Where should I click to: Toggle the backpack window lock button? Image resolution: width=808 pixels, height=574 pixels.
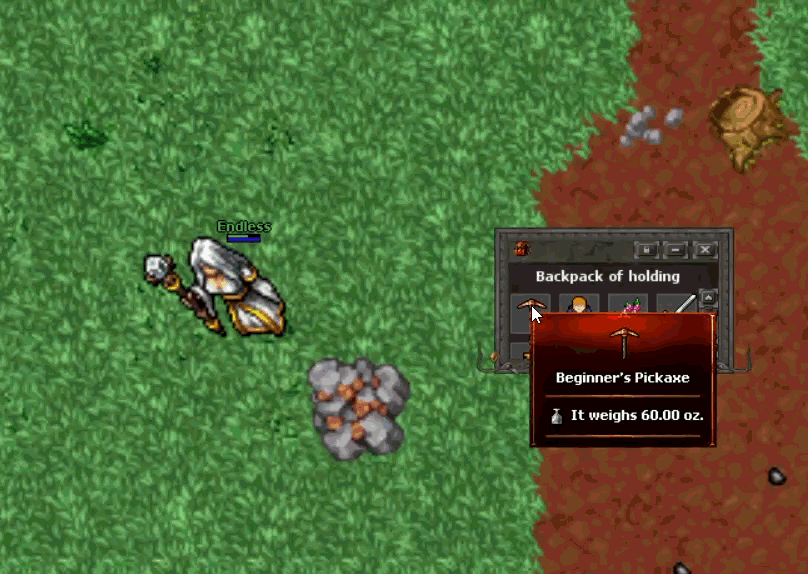pos(647,249)
